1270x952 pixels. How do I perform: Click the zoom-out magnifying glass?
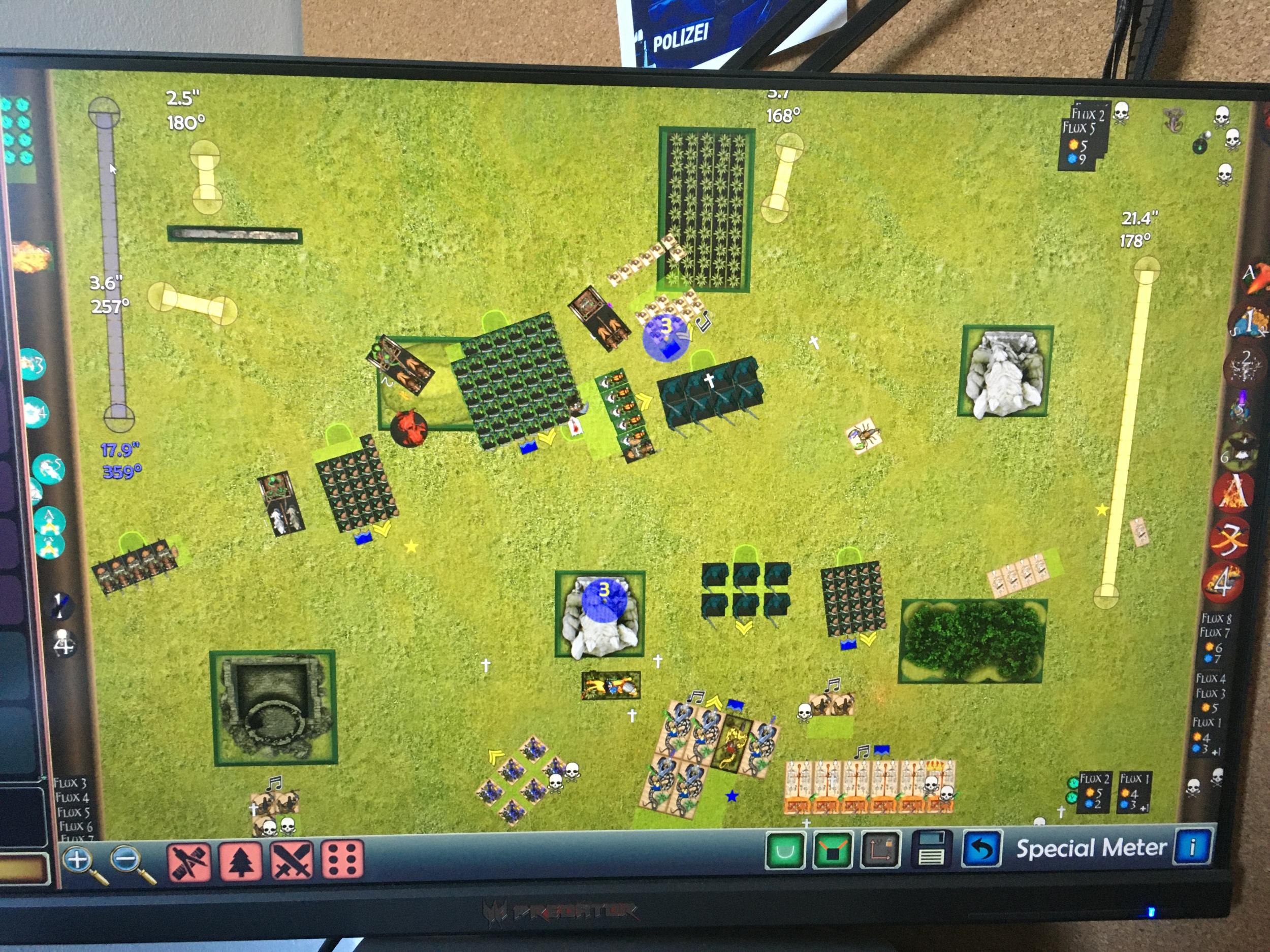(x=128, y=860)
